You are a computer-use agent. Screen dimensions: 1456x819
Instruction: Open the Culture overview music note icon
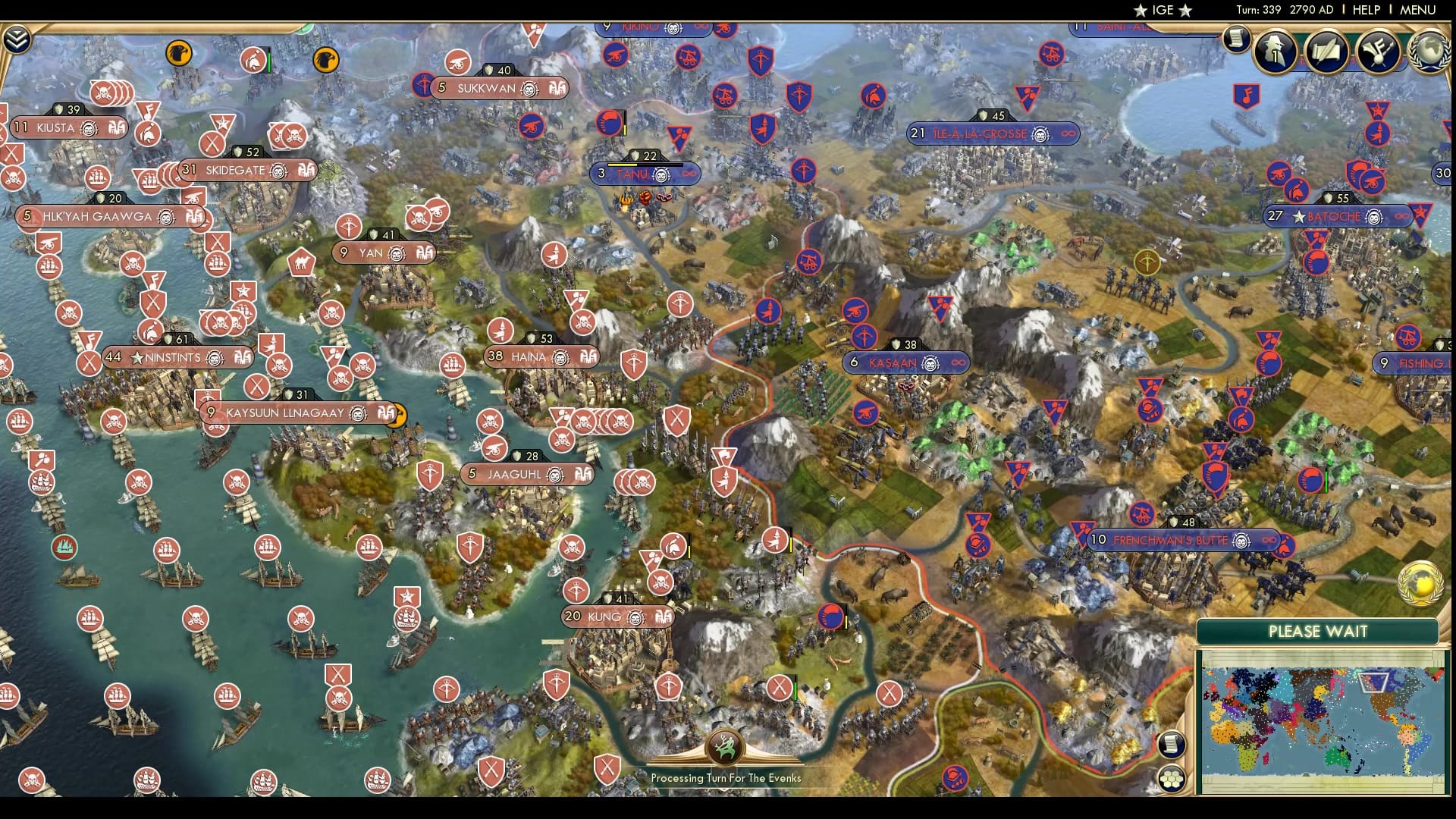pos(1376,52)
